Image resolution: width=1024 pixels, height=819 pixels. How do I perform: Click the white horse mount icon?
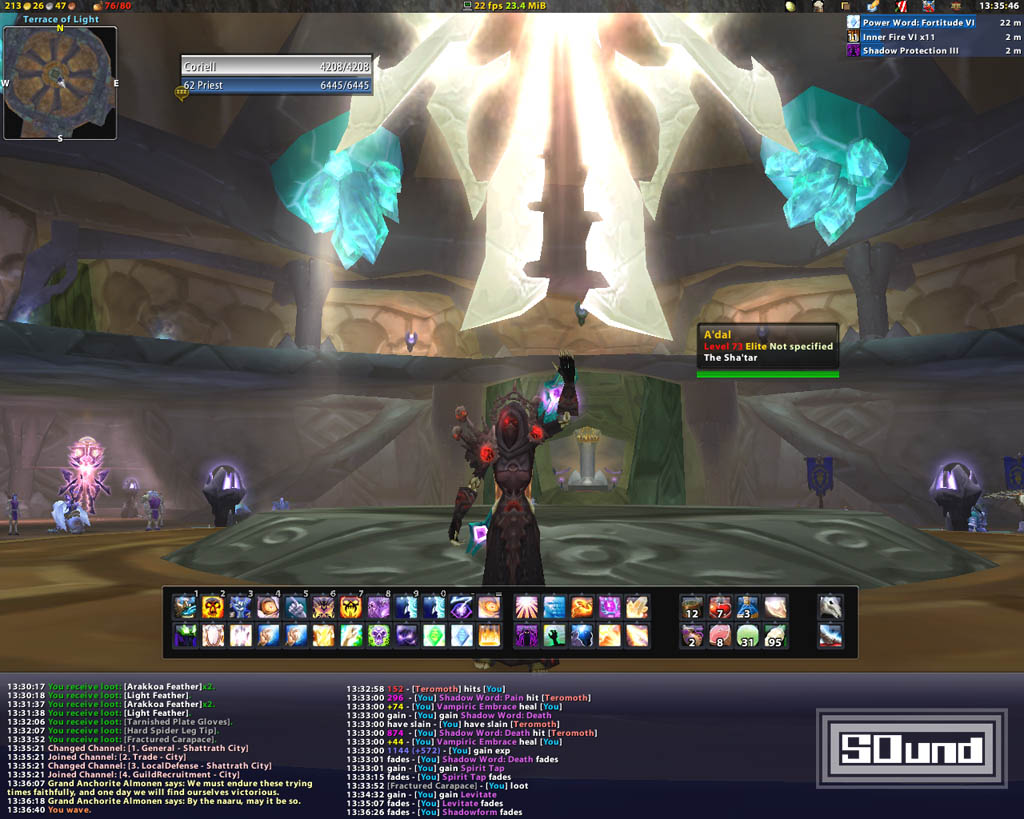(x=830, y=607)
